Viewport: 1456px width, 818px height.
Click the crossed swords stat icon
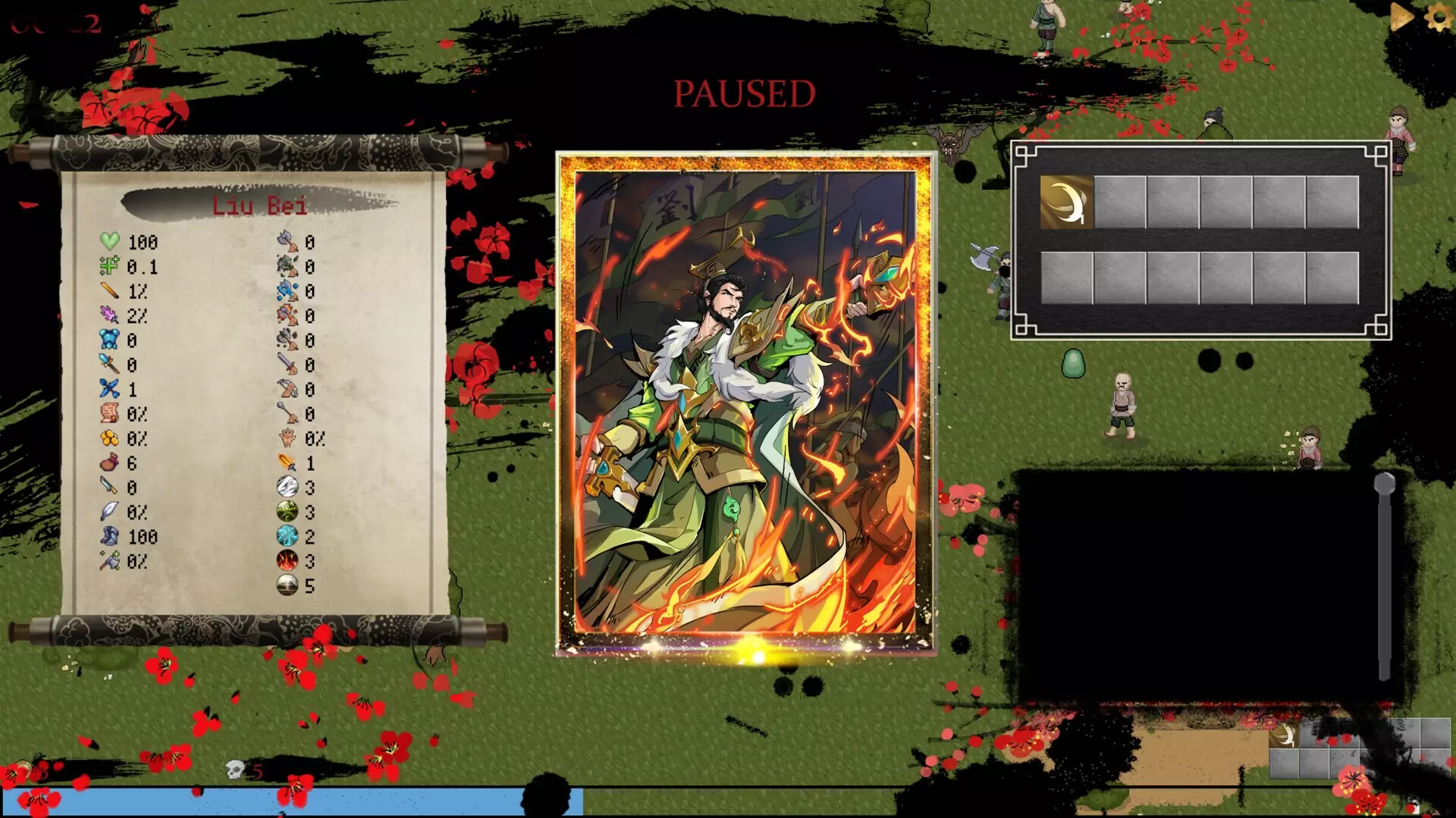pos(110,388)
